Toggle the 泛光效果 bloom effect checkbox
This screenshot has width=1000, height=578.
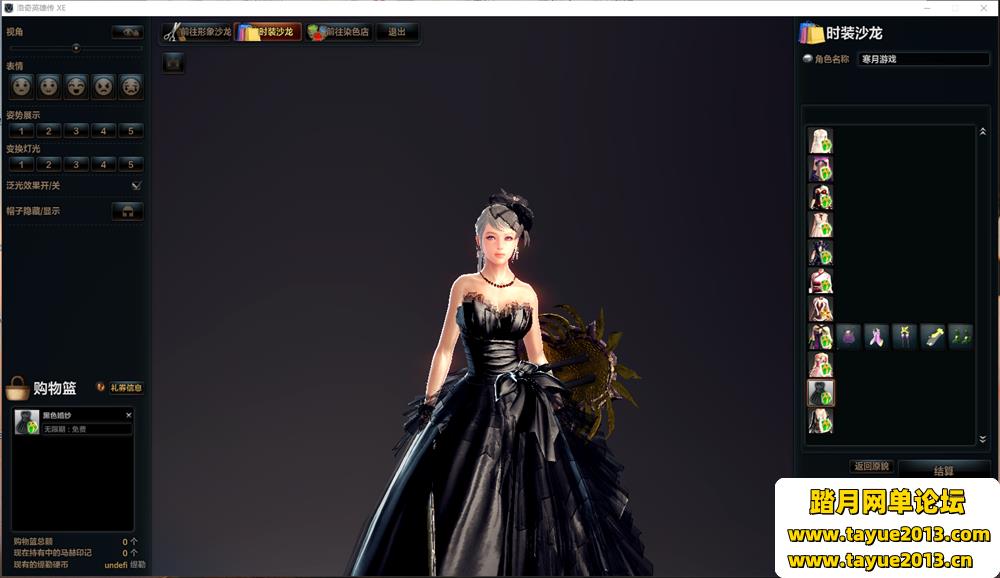click(137, 185)
